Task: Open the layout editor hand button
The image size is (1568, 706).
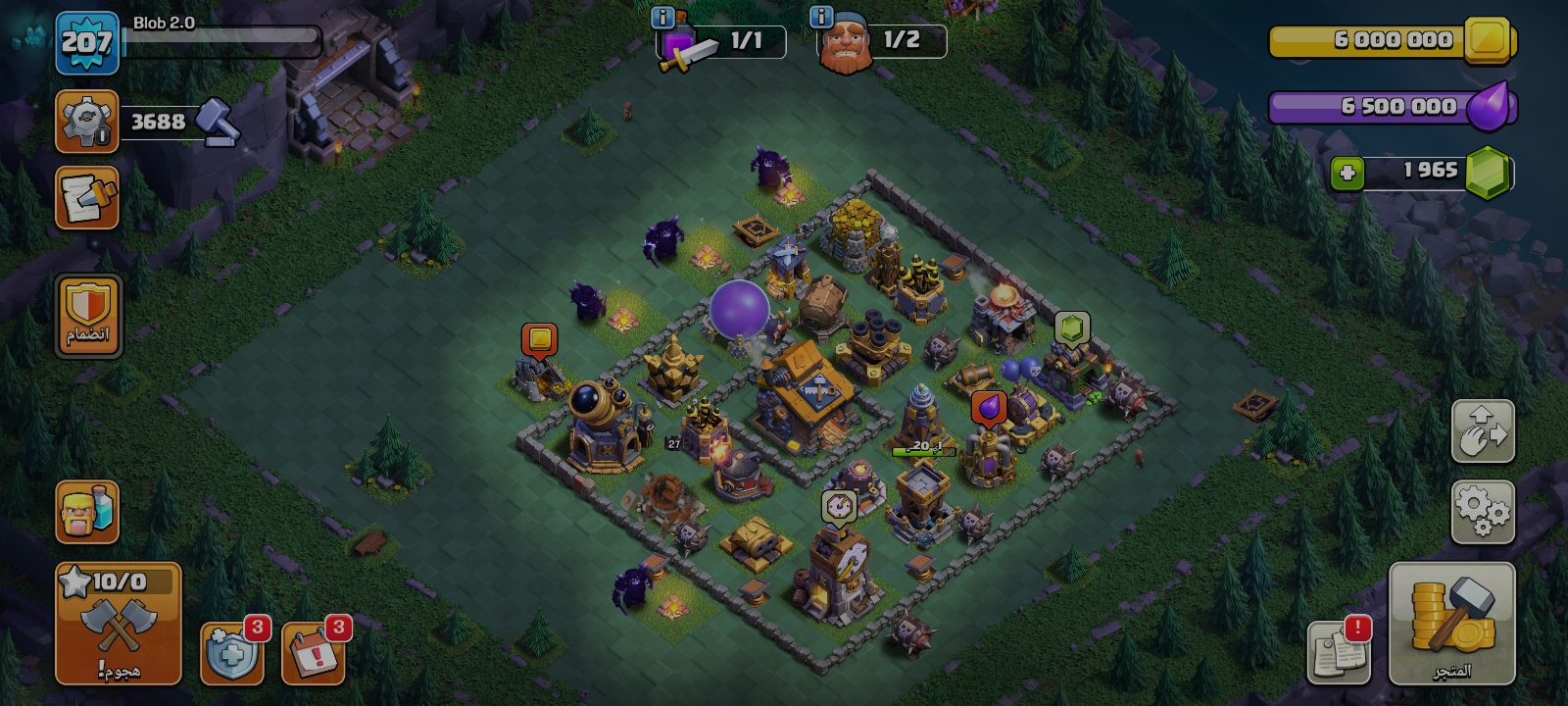Action: tap(1483, 431)
